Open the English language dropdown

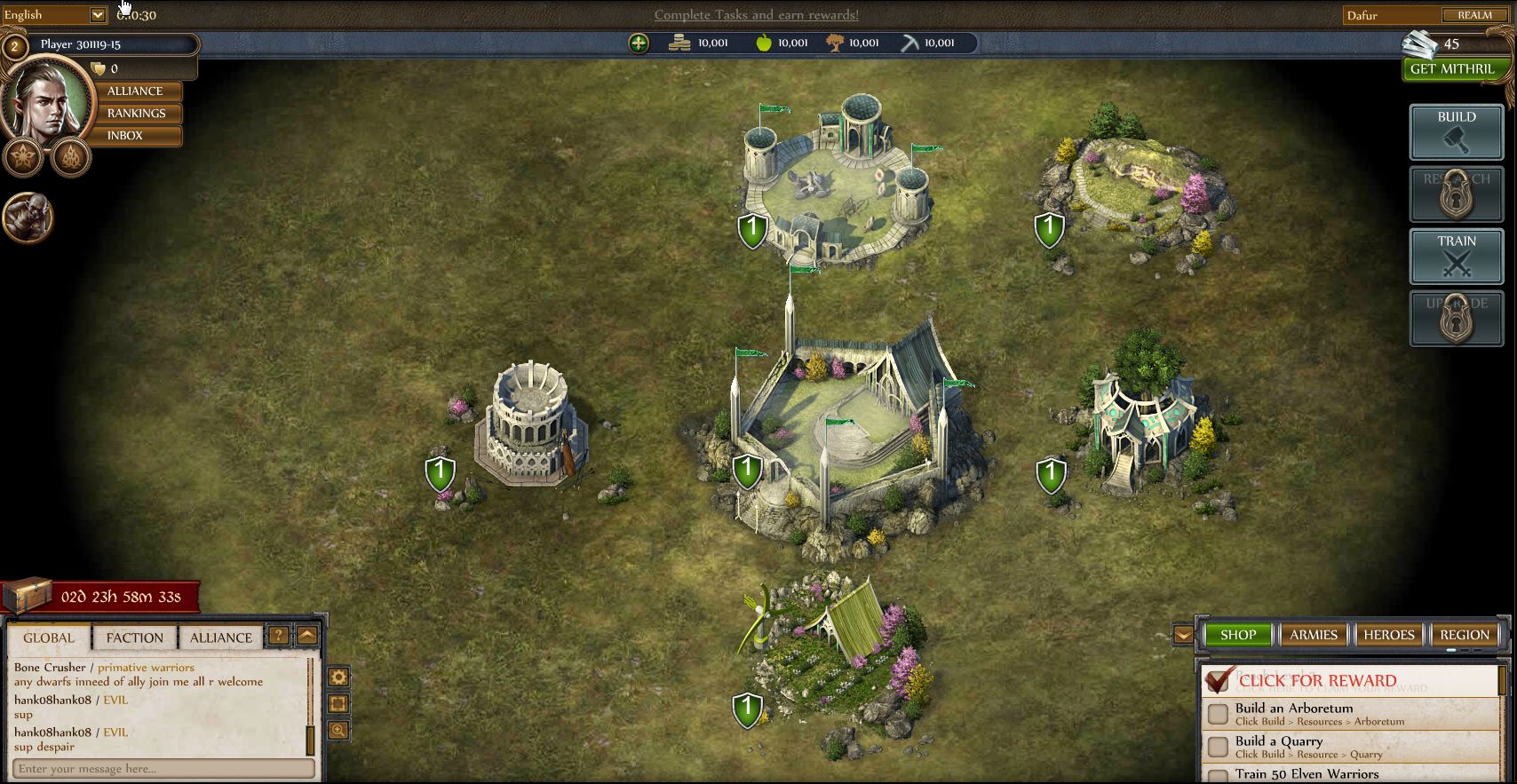click(98, 15)
